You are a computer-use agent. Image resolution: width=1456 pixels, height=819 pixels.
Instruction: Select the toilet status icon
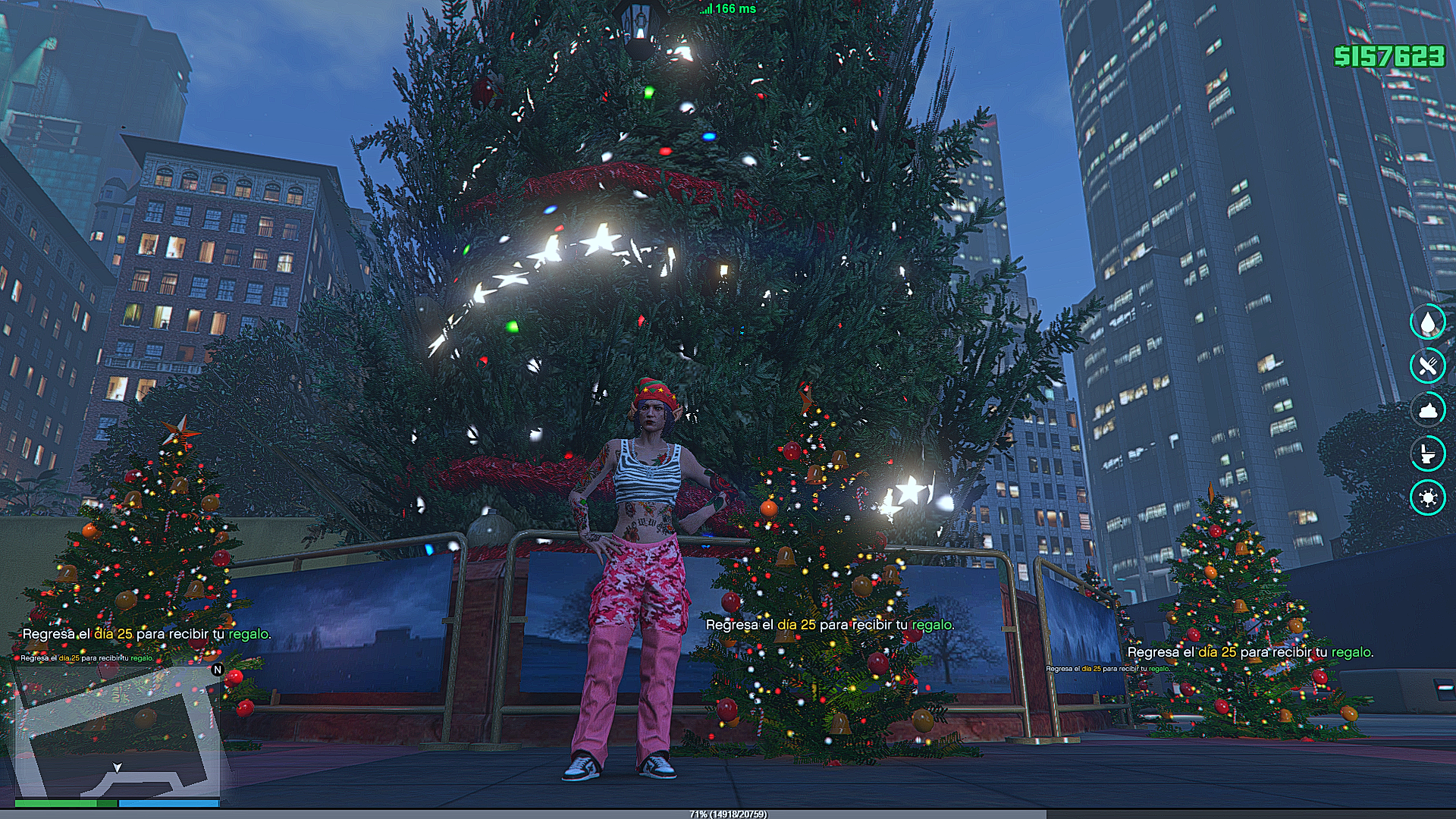[x=1428, y=454]
